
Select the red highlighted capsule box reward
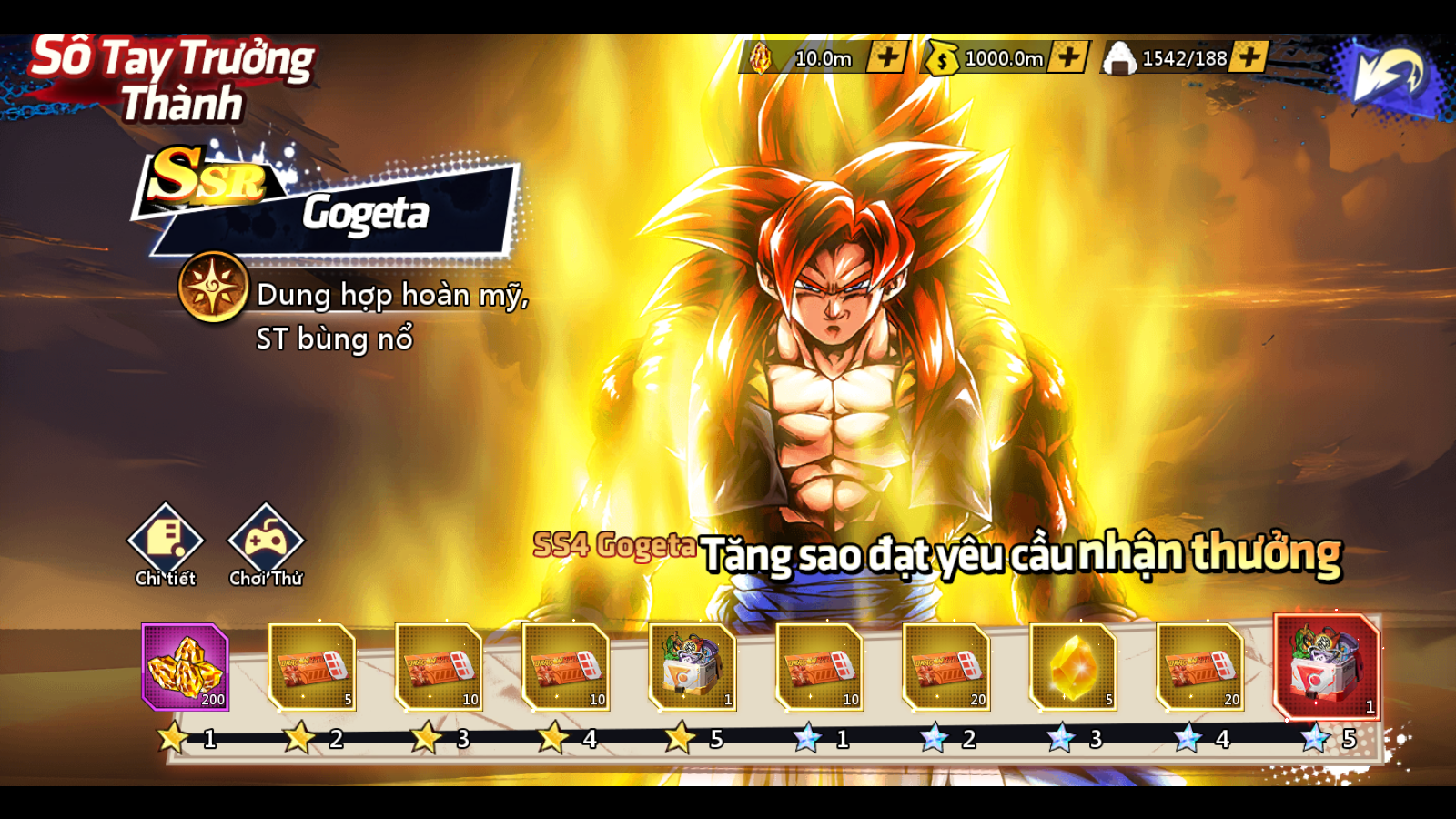(x=1327, y=666)
